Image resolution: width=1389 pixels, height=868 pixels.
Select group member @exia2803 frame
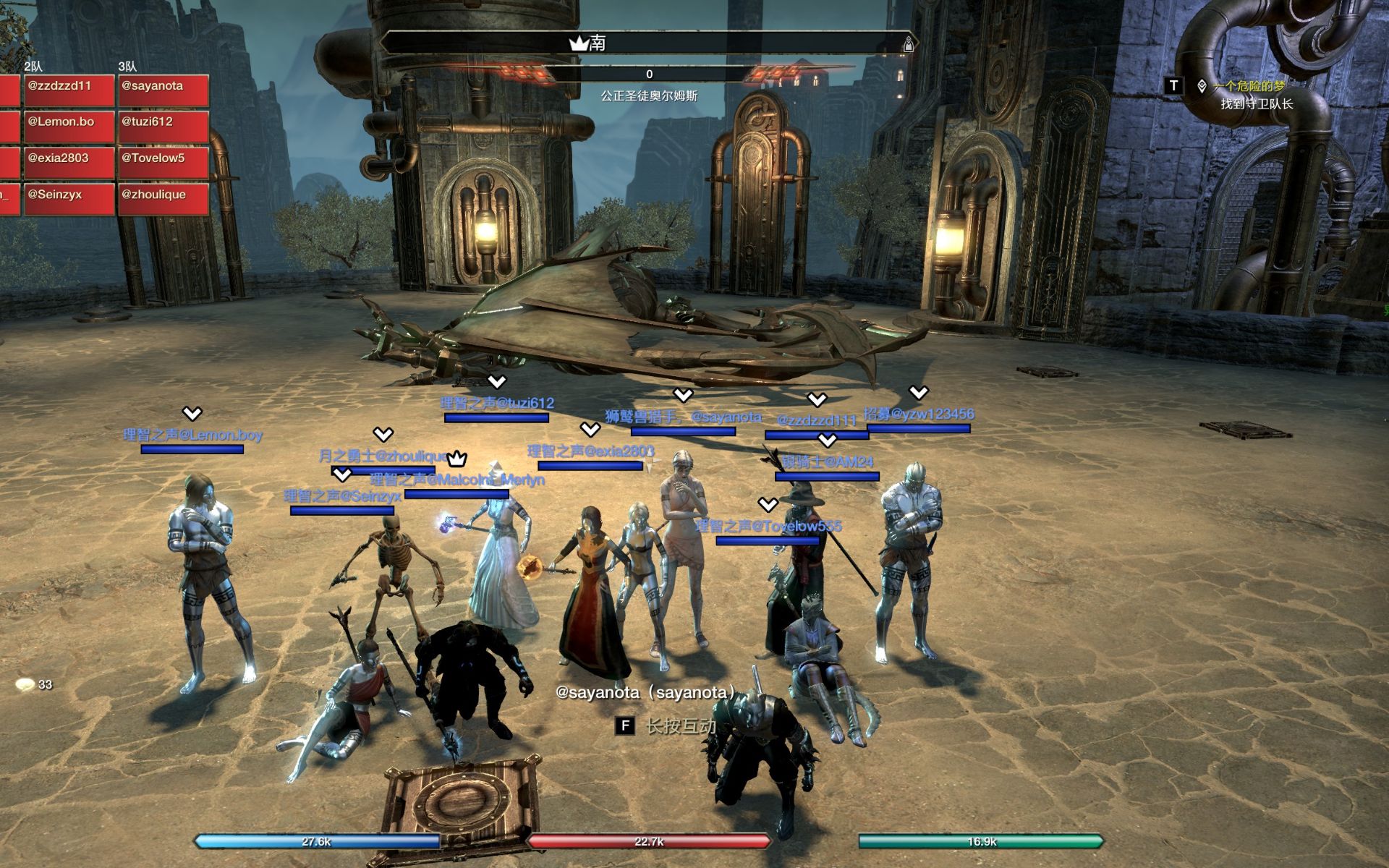point(69,163)
